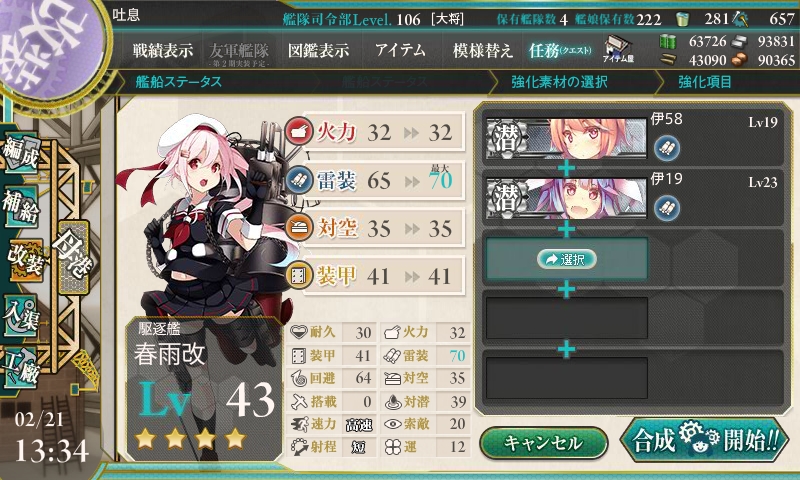800x480 pixels.
Task: Start modernization with 合成開始 button
Action: (703, 441)
